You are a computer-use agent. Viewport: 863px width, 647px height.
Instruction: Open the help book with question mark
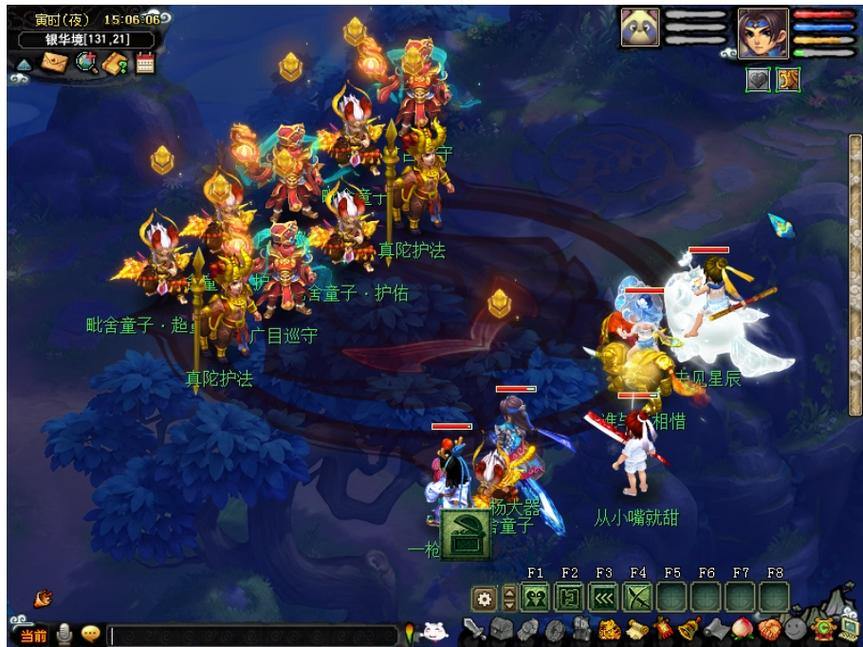pos(115,63)
